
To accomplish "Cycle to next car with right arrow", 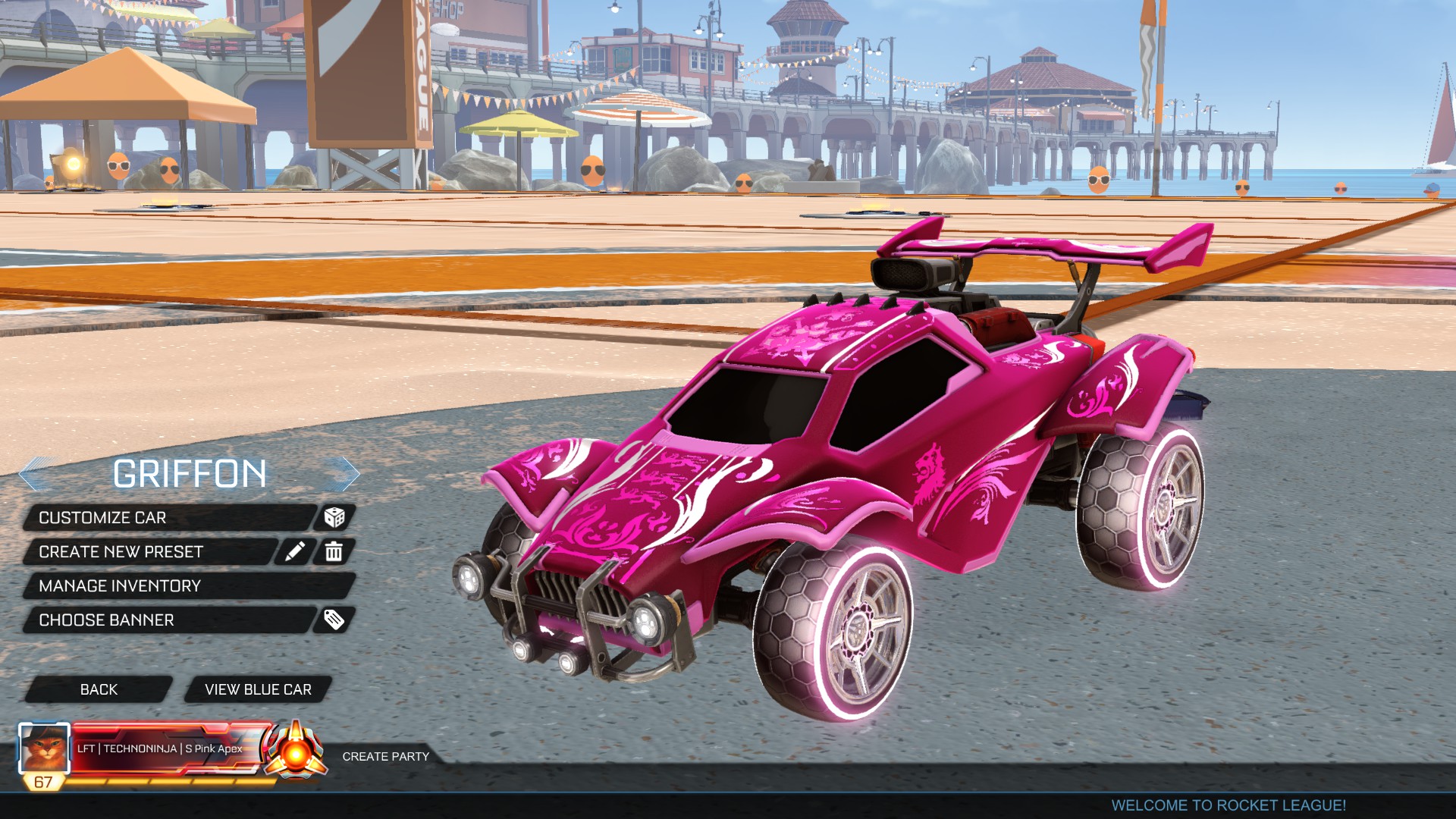I will 346,474.
